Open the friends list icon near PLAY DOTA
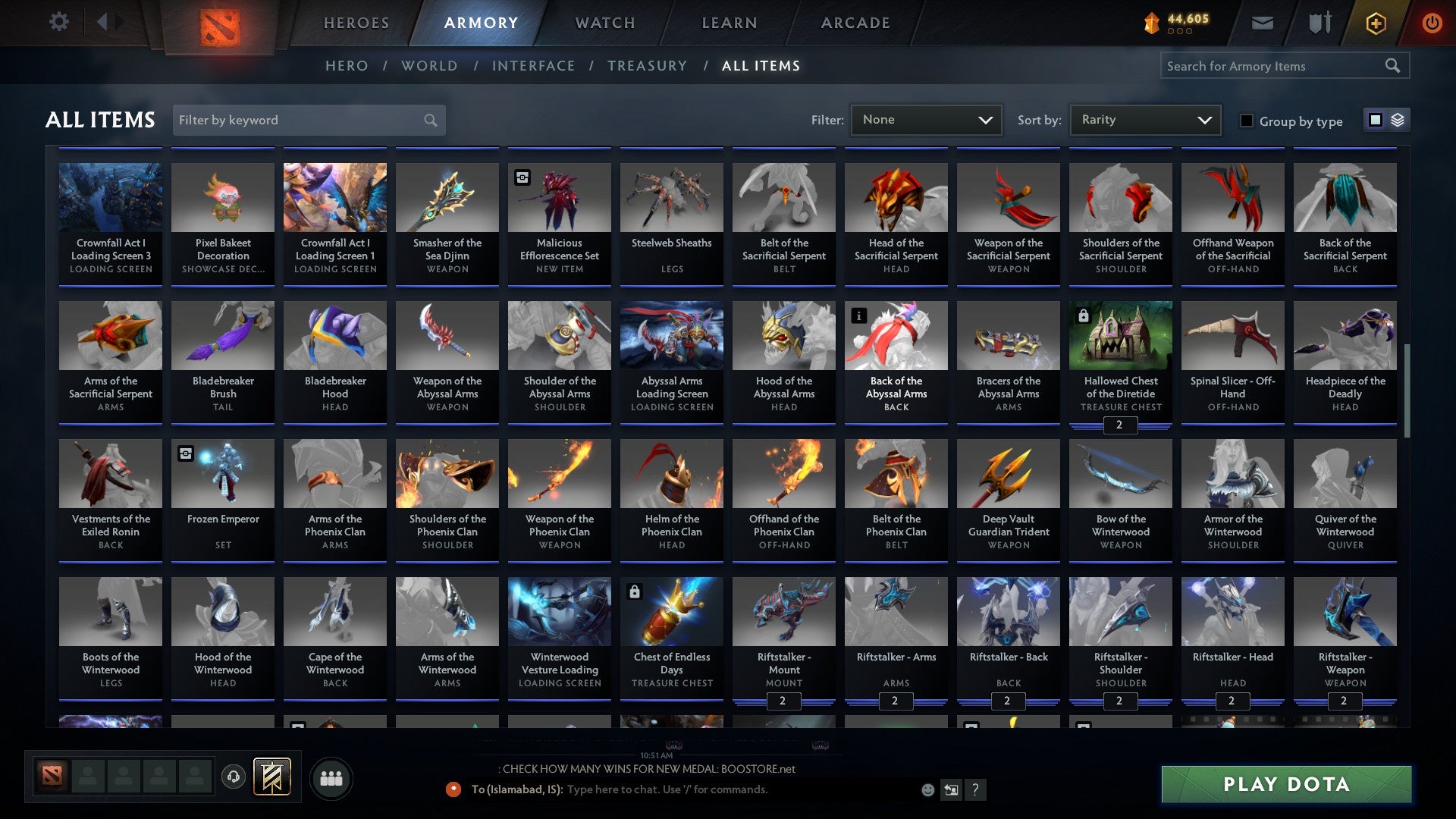Viewport: 1456px width, 819px height. (331, 777)
